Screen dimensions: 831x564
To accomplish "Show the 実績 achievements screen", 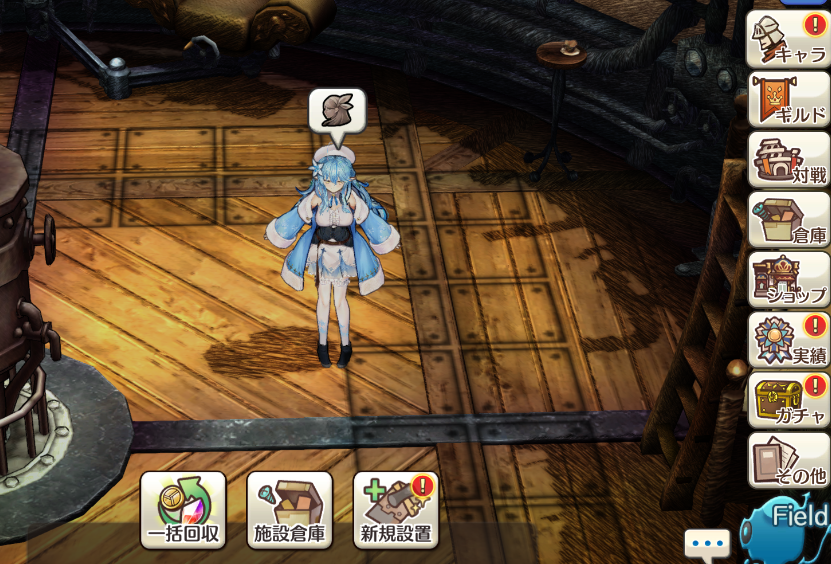I will pos(788,340).
